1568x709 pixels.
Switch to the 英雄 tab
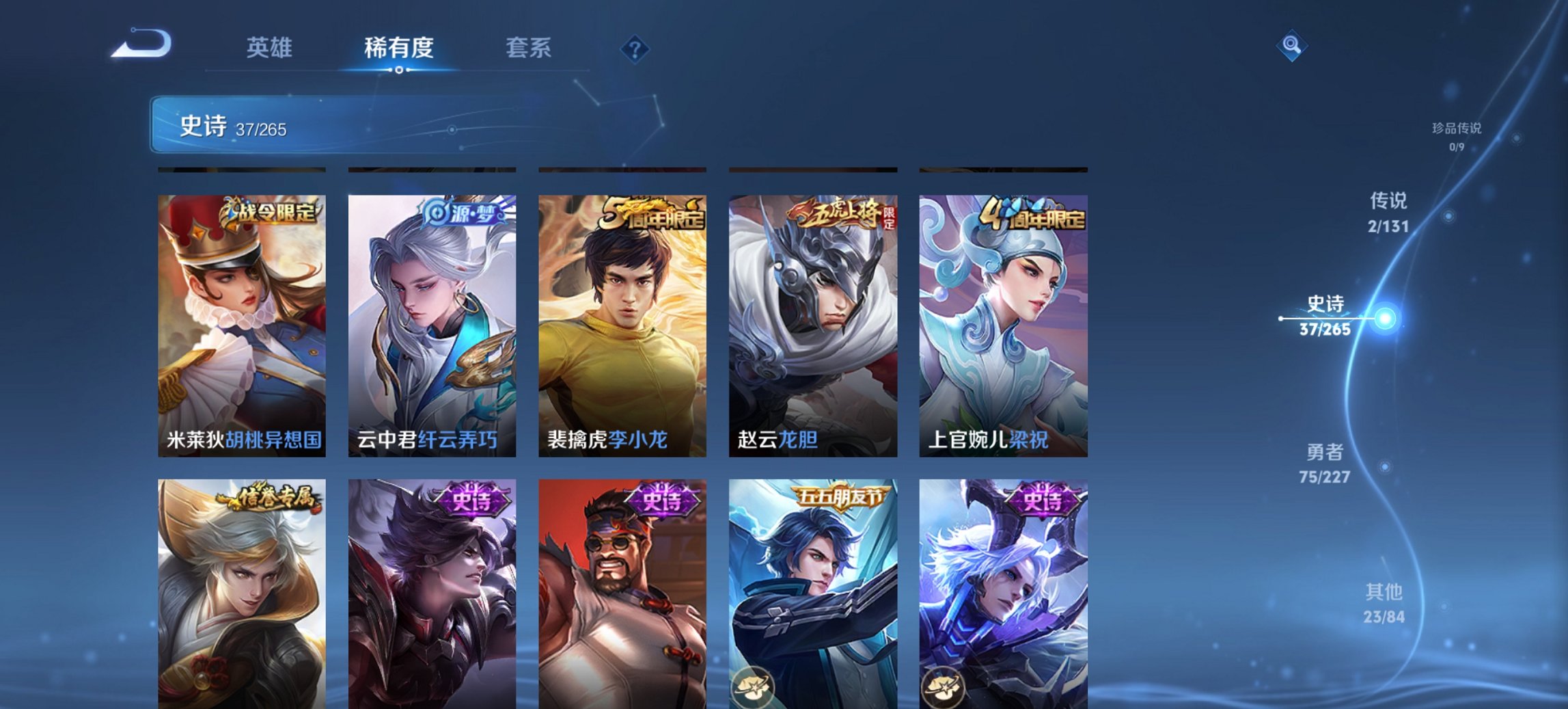click(x=271, y=48)
